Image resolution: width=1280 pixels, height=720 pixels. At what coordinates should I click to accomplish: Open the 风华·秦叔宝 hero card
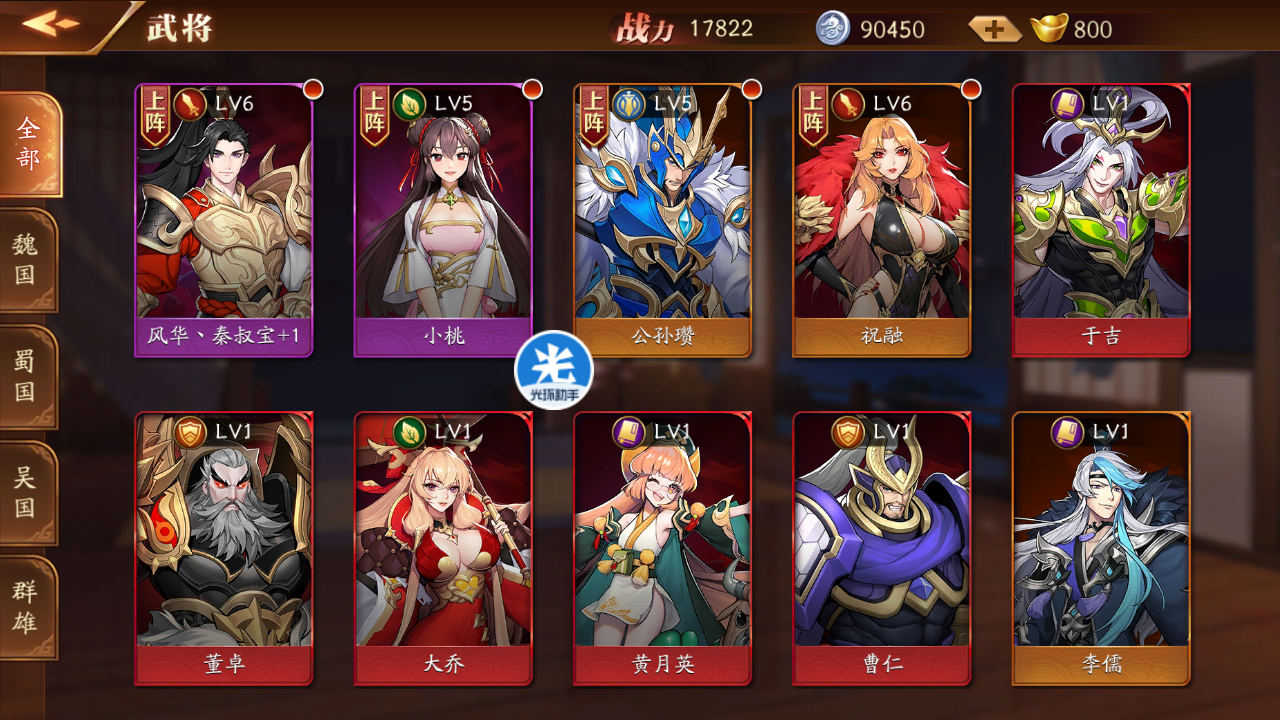pyautogui.click(x=224, y=220)
